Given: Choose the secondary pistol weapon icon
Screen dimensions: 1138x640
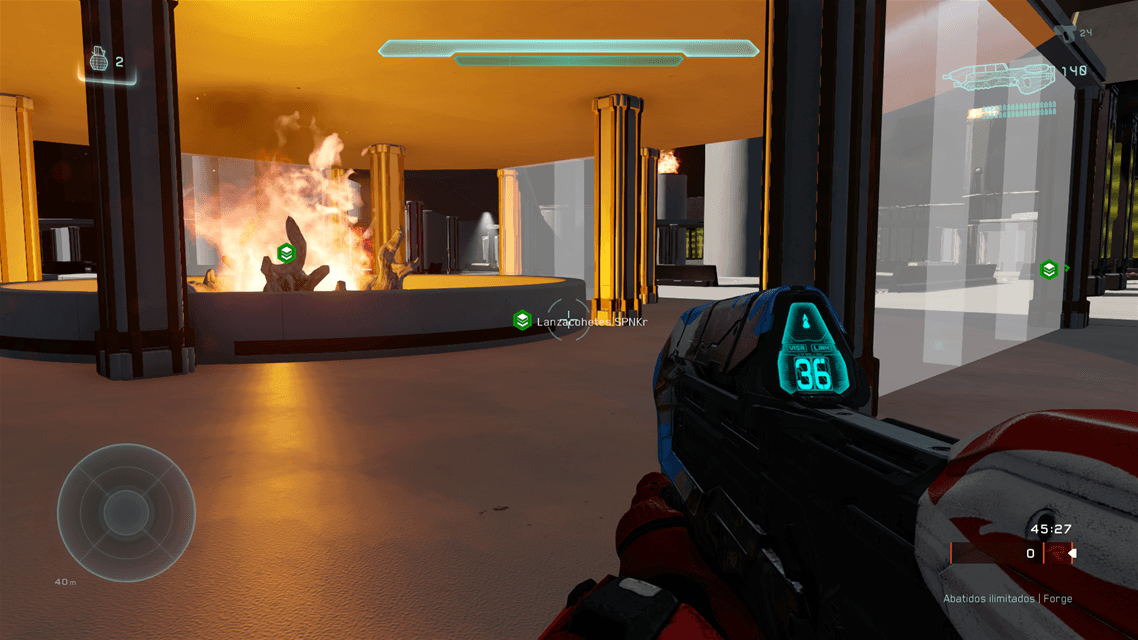Looking at the screenshot, I should [1067, 35].
